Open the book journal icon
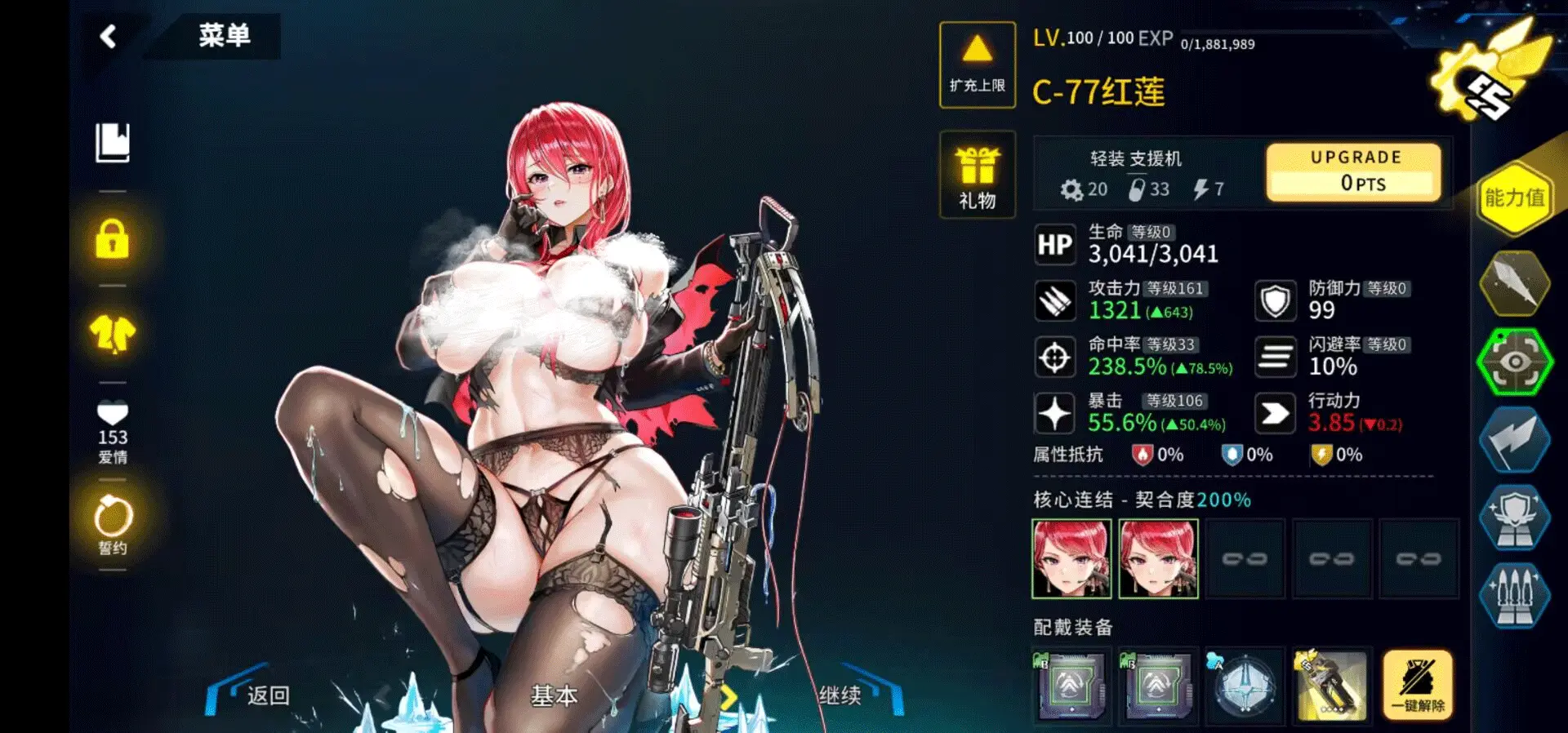The width and height of the screenshot is (1568, 733). point(113,144)
